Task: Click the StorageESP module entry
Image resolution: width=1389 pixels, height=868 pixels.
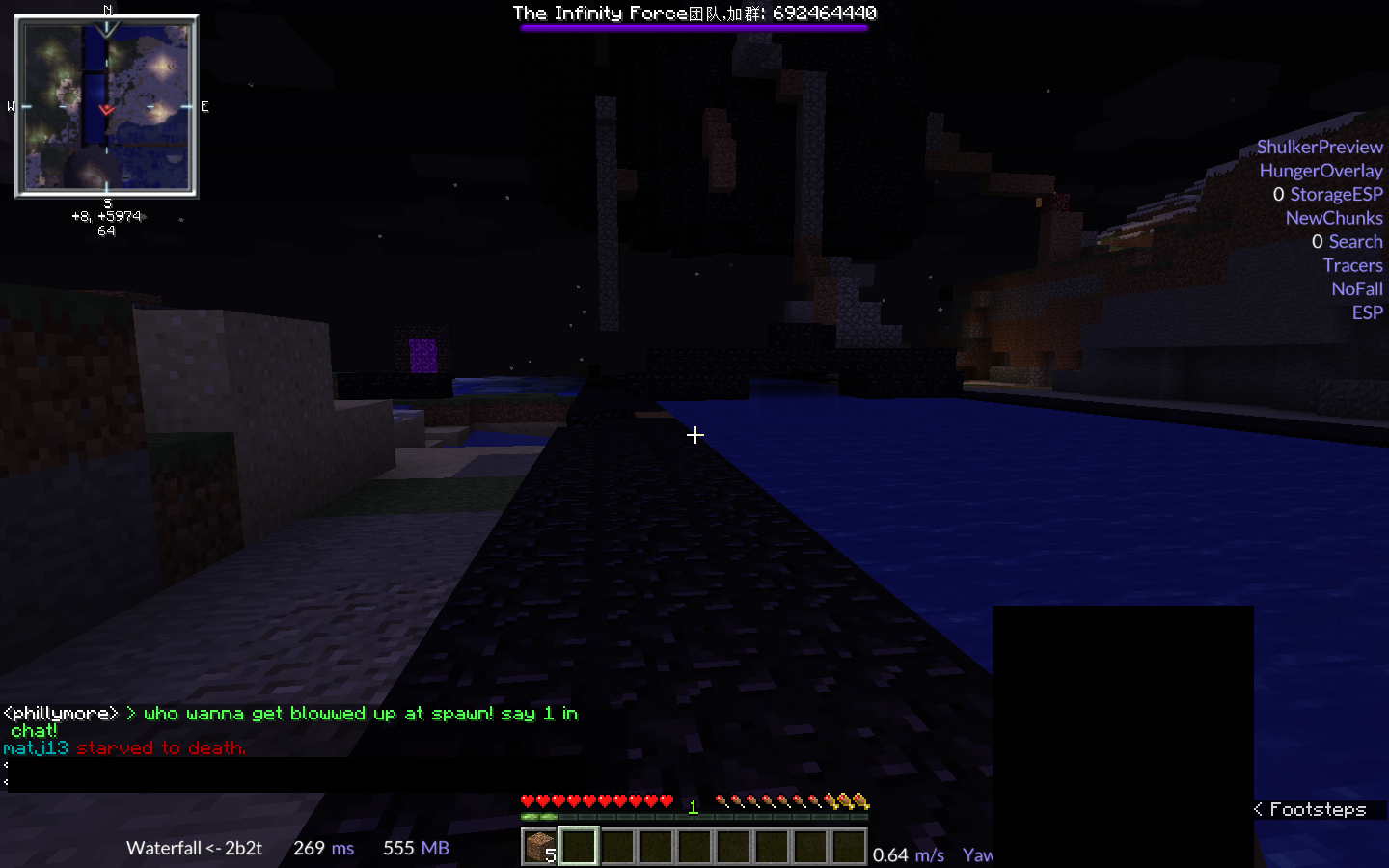Action: click(x=1335, y=194)
